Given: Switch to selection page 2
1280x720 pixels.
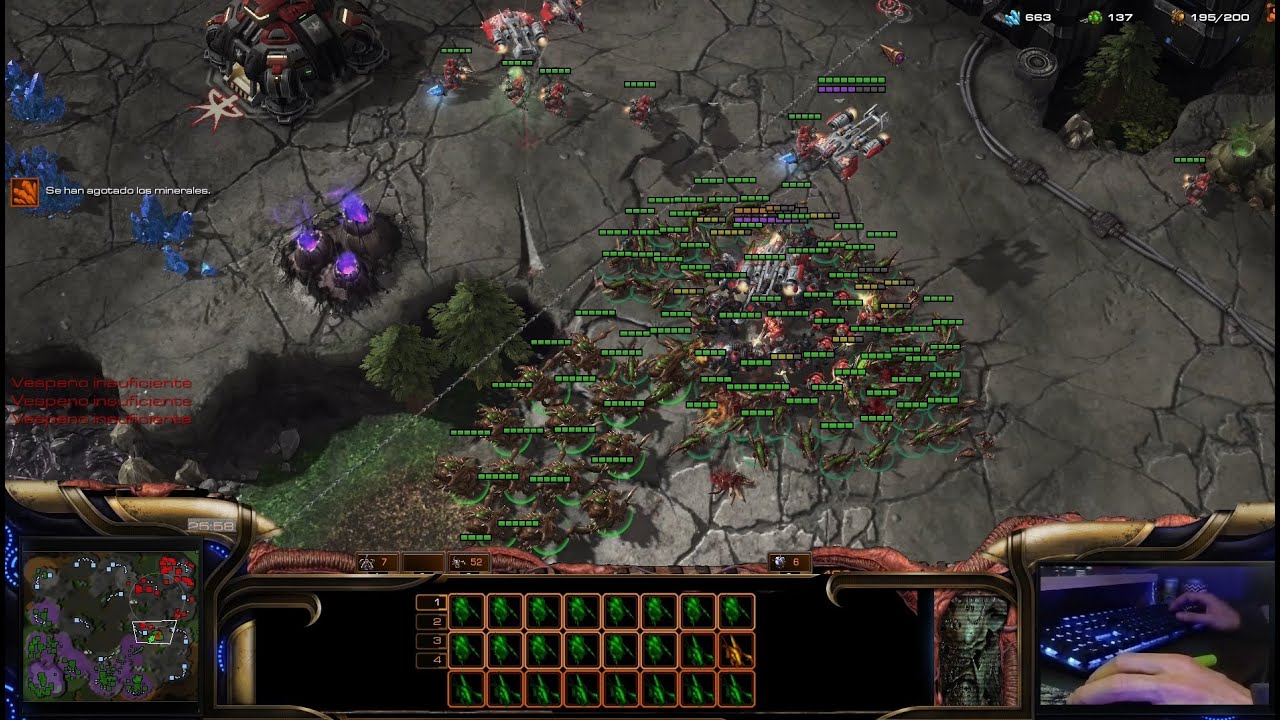Looking at the screenshot, I should coord(431,622).
